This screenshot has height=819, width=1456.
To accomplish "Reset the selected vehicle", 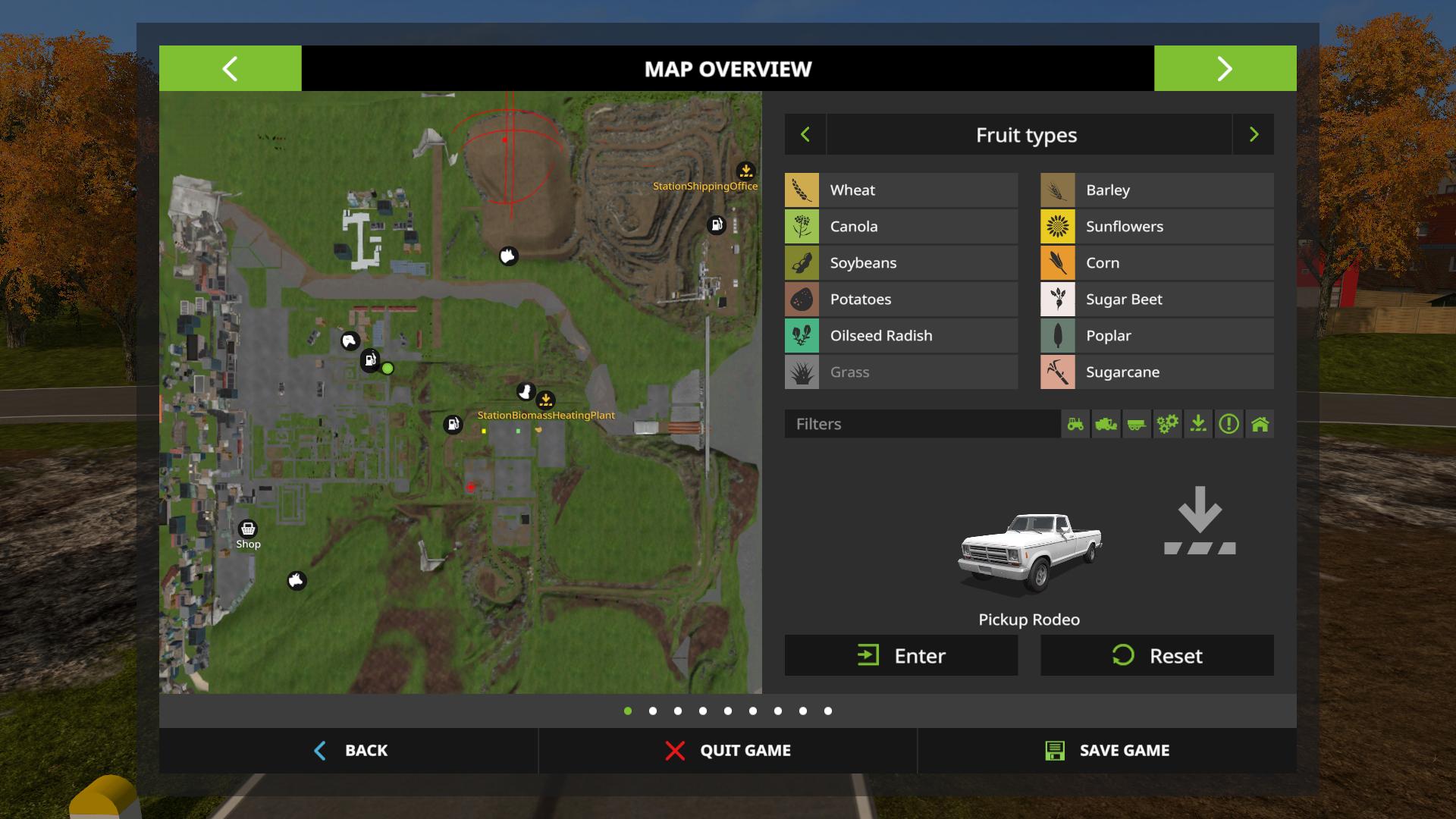I will click(1156, 656).
